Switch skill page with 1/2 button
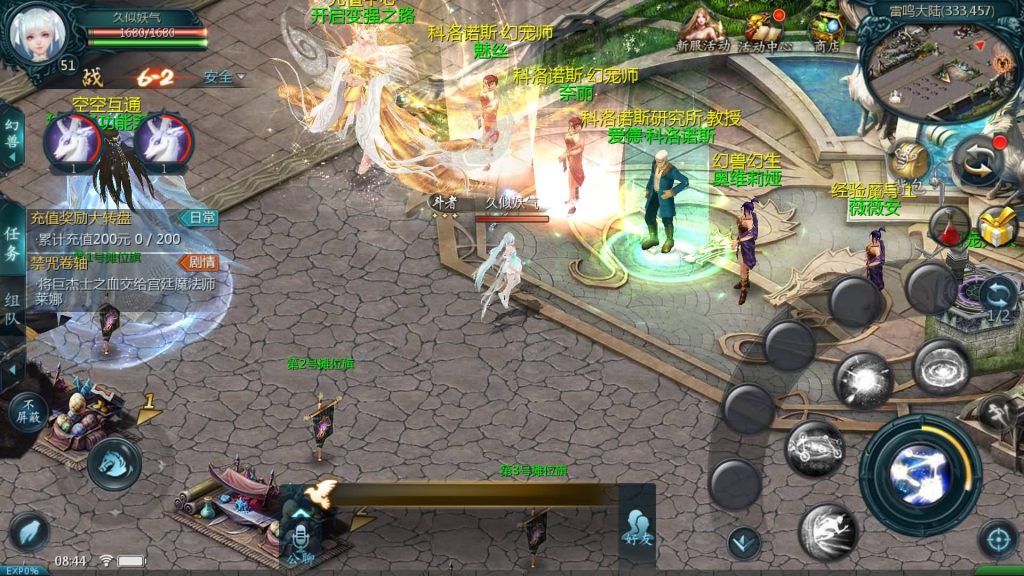The image size is (1024, 576). click(x=997, y=299)
